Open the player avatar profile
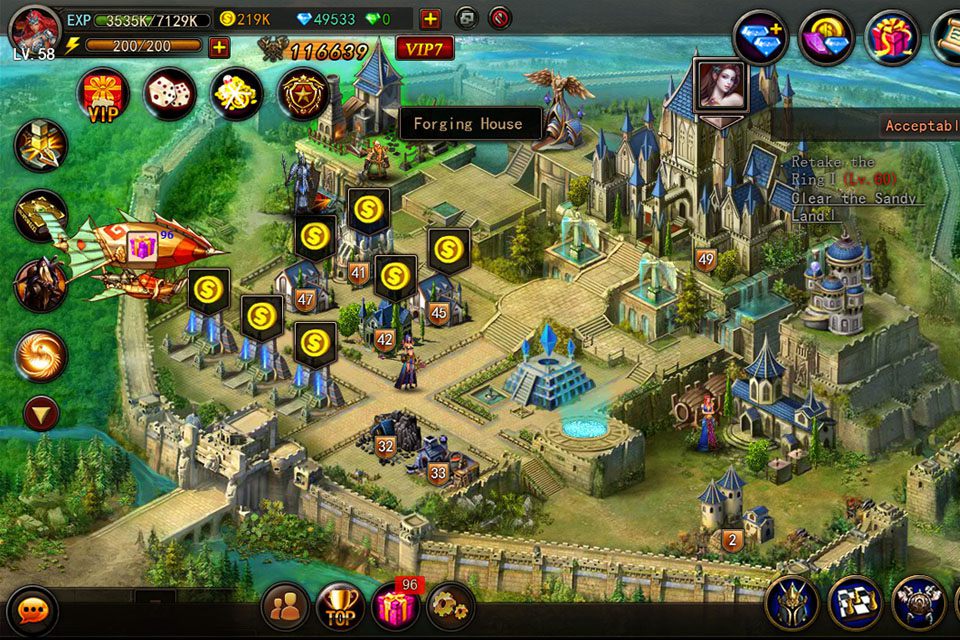The width and height of the screenshot is (960, 640). pos(34,28)
